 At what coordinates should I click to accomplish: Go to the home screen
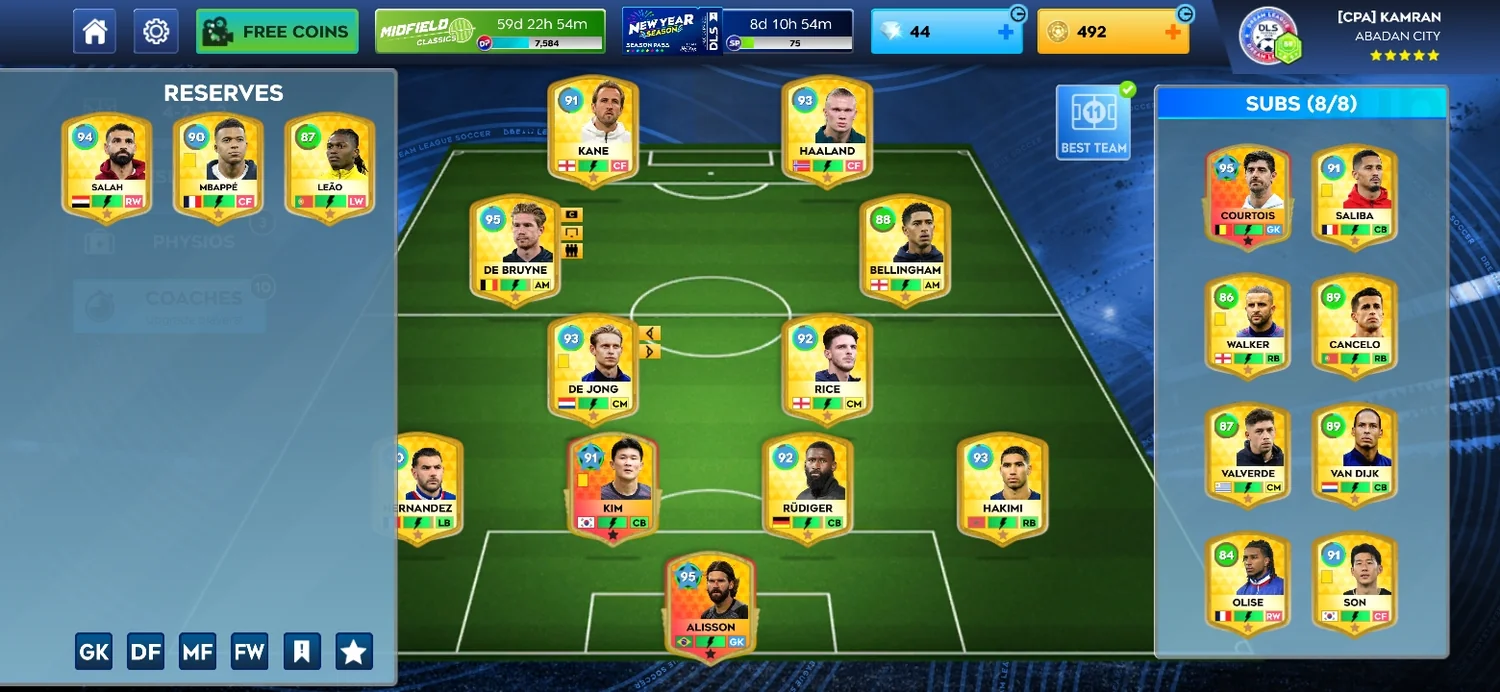(95, 31)
